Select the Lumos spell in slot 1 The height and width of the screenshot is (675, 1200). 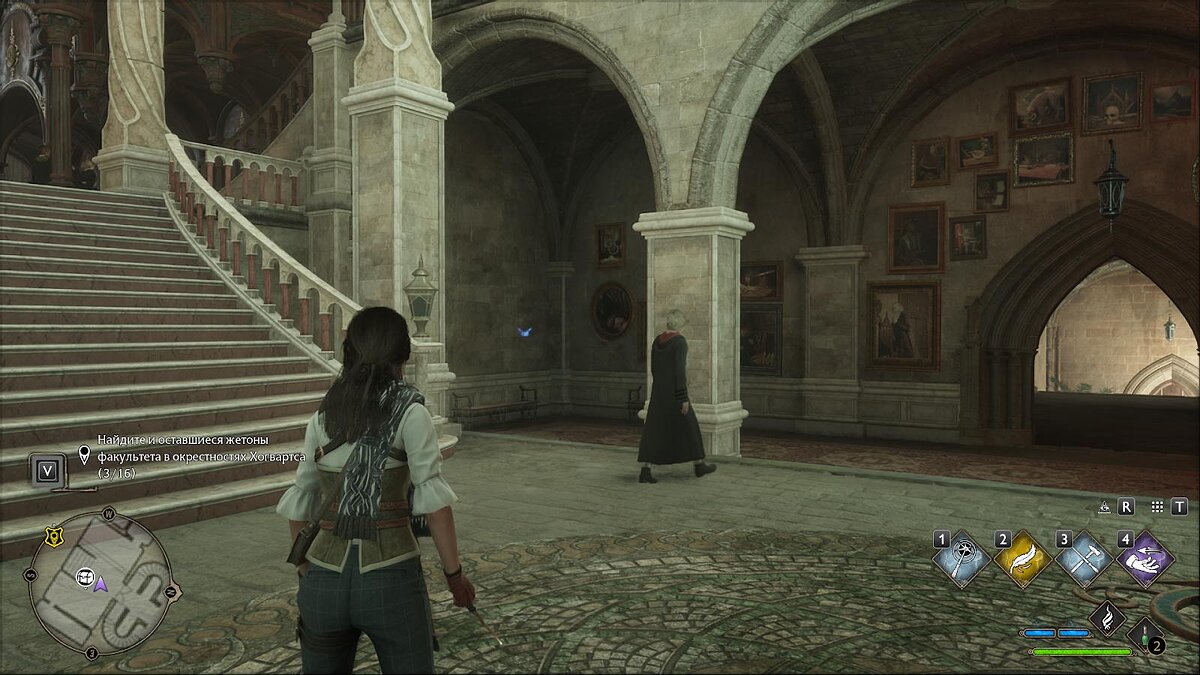pos(962,560)
